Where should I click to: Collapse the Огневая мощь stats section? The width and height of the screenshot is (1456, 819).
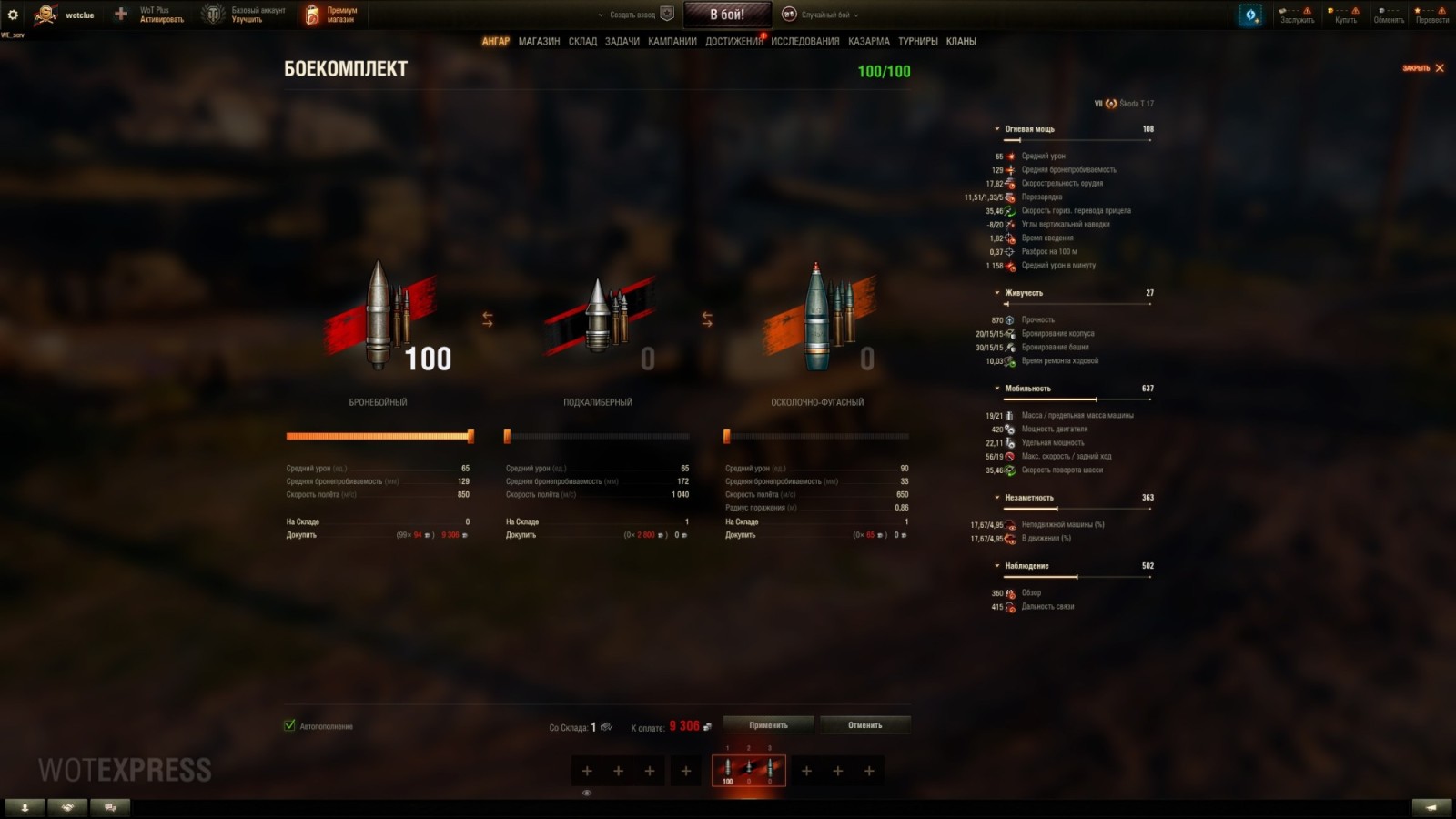(996, 128)
